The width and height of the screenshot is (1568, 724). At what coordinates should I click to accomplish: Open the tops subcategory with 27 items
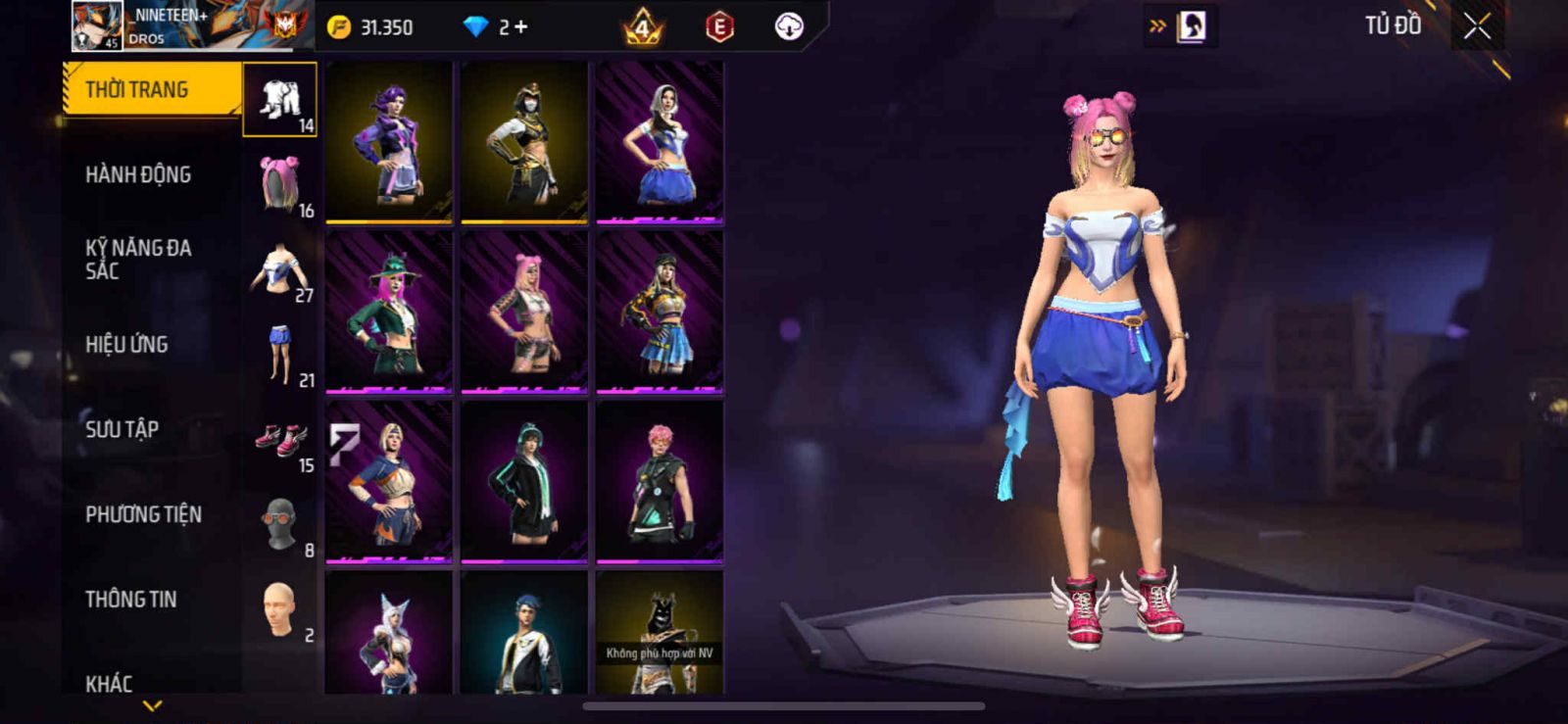click(x=280, y=269)
